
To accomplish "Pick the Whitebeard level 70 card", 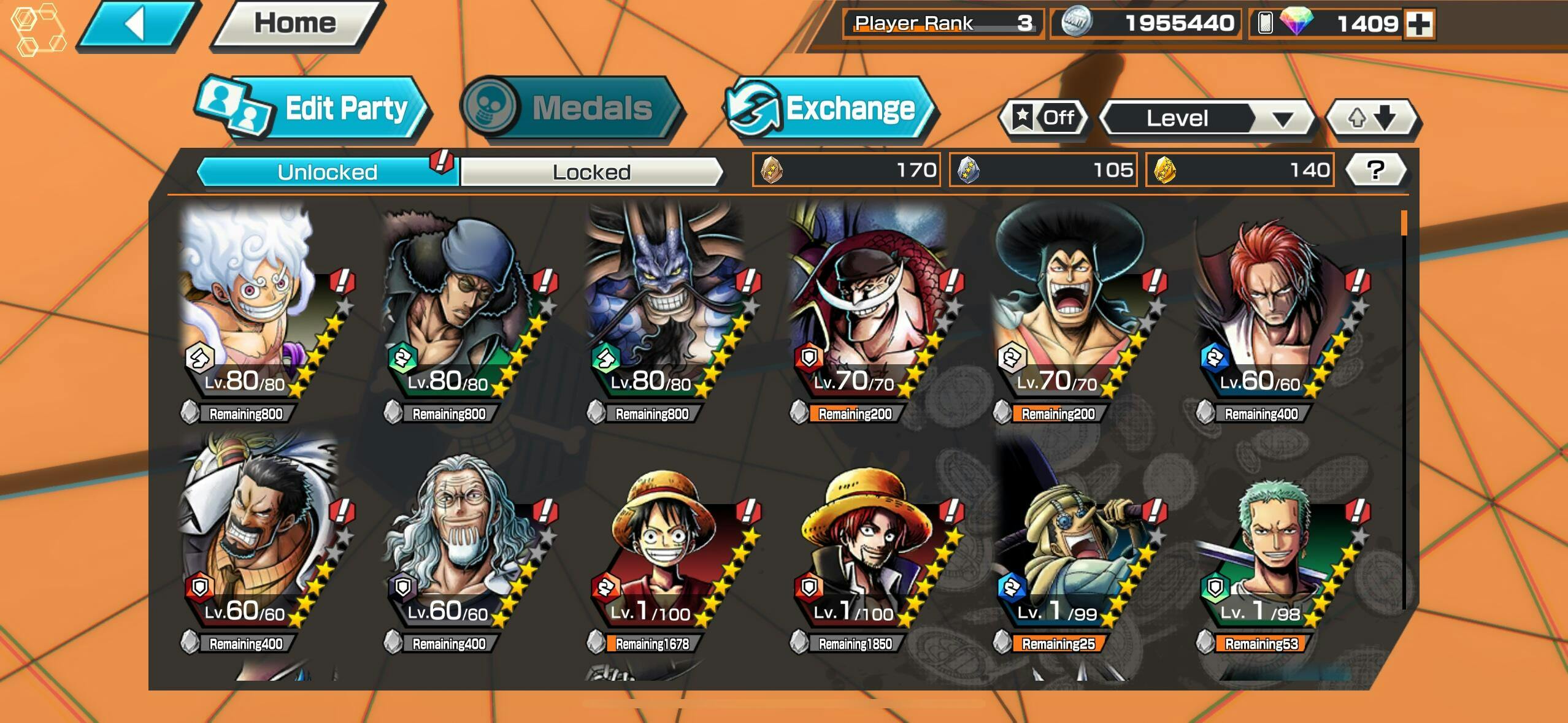I will 868,307.
